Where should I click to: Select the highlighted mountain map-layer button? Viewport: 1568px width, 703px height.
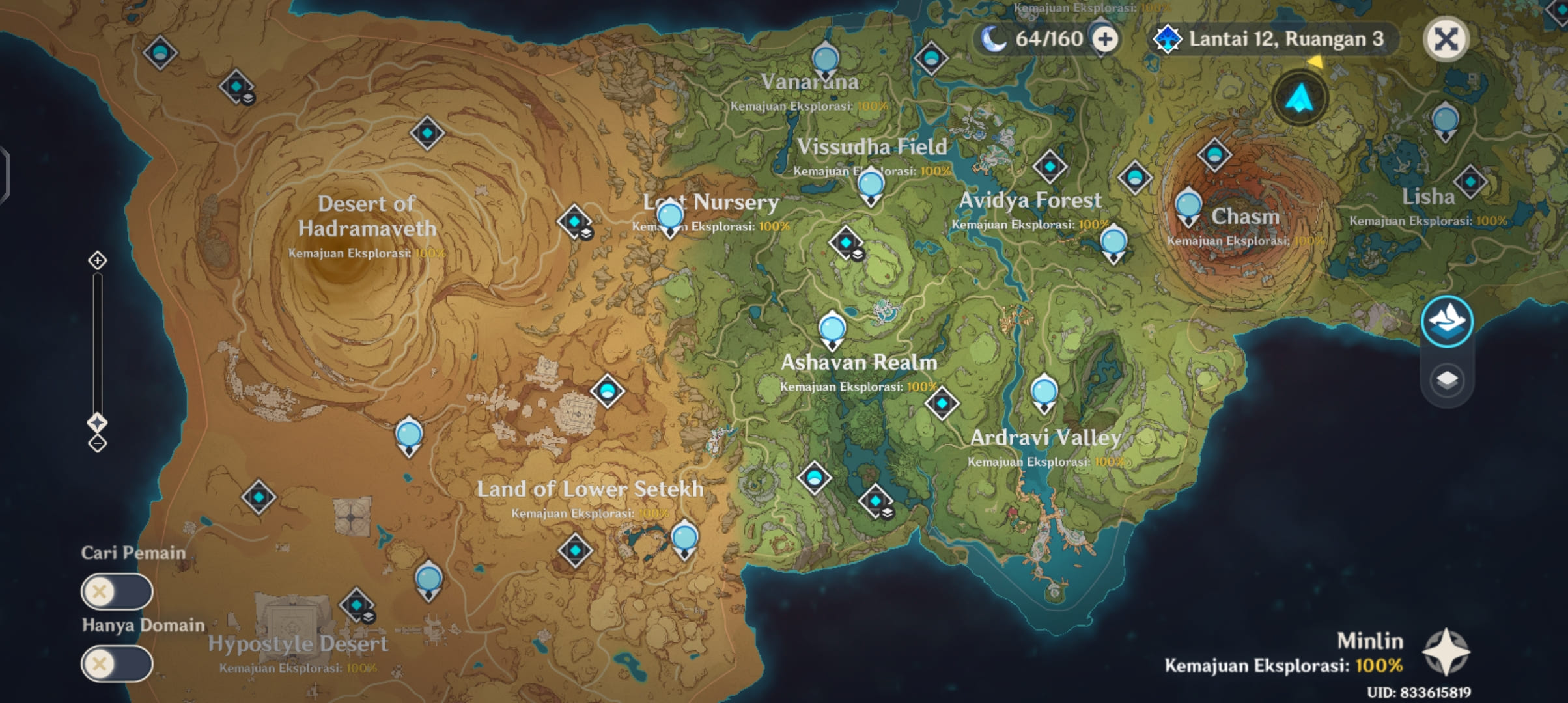1447,322
